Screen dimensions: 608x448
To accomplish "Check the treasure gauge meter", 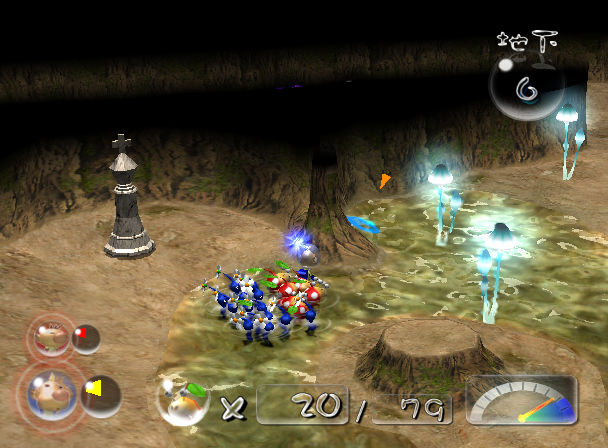I will coord(522,400).
